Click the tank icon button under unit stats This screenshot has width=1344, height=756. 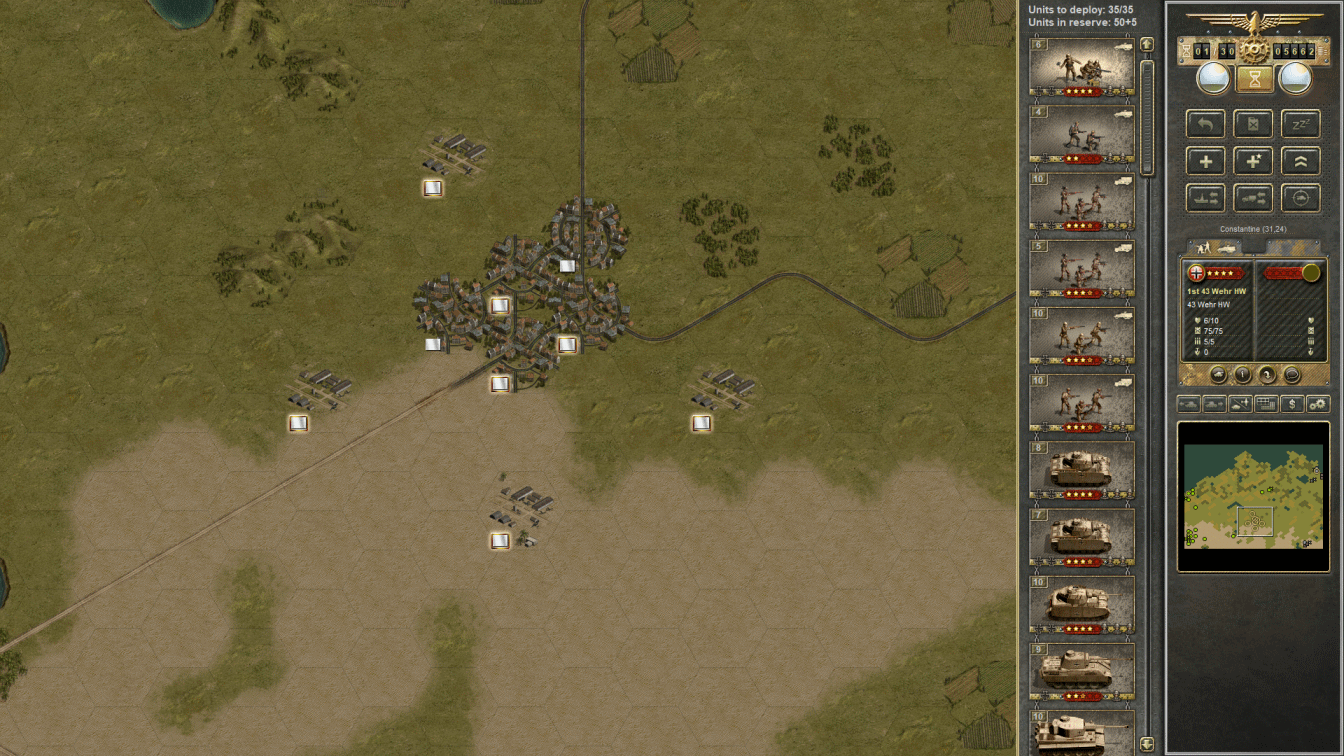coord(1218,375)
